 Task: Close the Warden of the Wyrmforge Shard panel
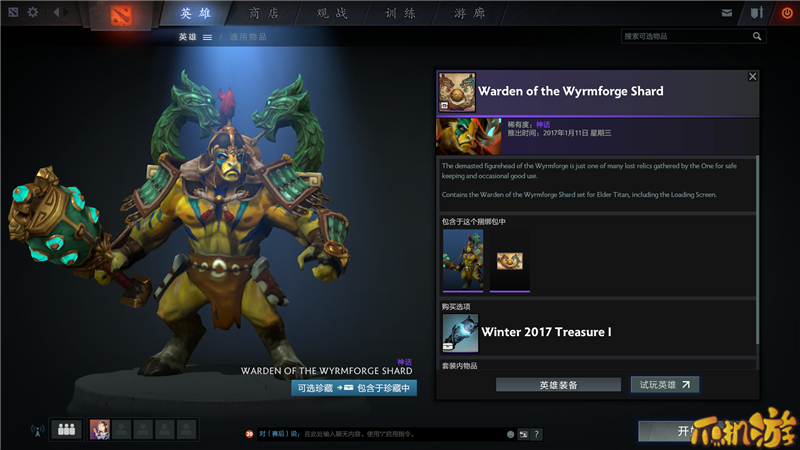(753, 76)
